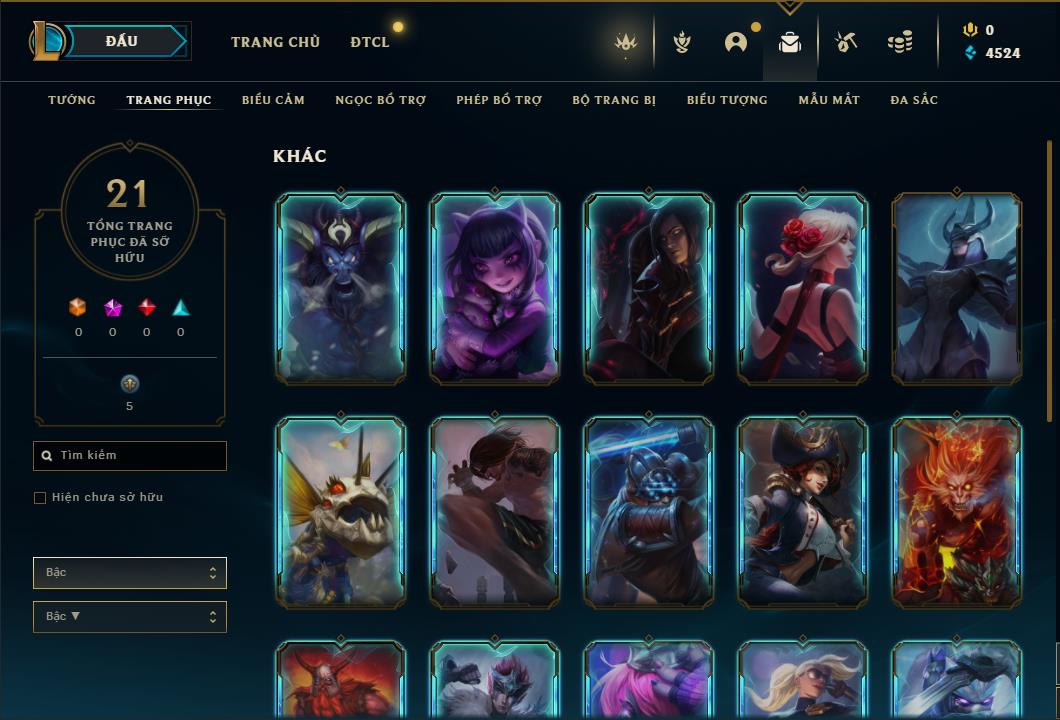
Task: Open the Bậc ▼ sort dropdown
Action: (130, 617)
